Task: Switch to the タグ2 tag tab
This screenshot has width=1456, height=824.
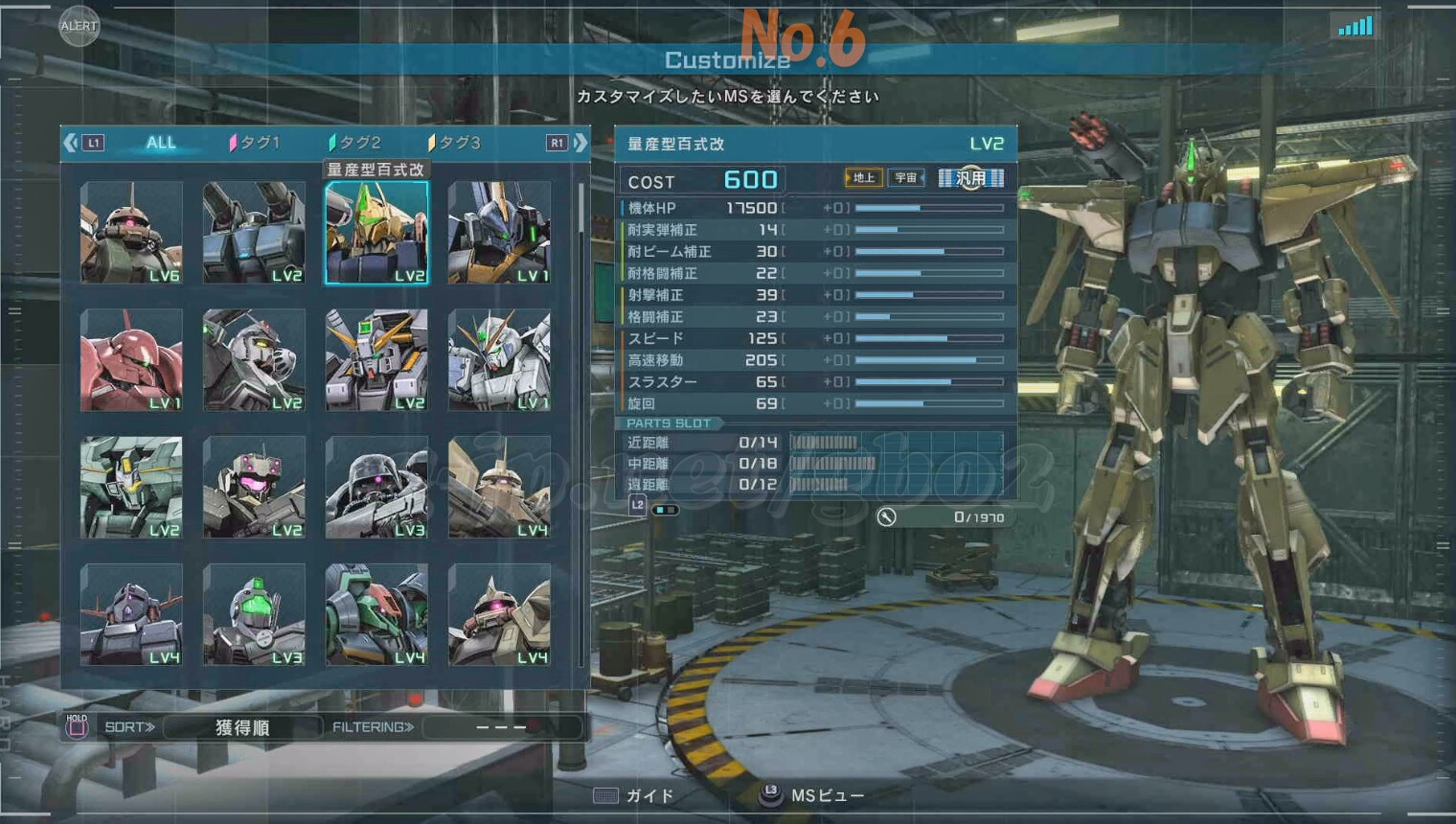Action: (x=355, y=143)
